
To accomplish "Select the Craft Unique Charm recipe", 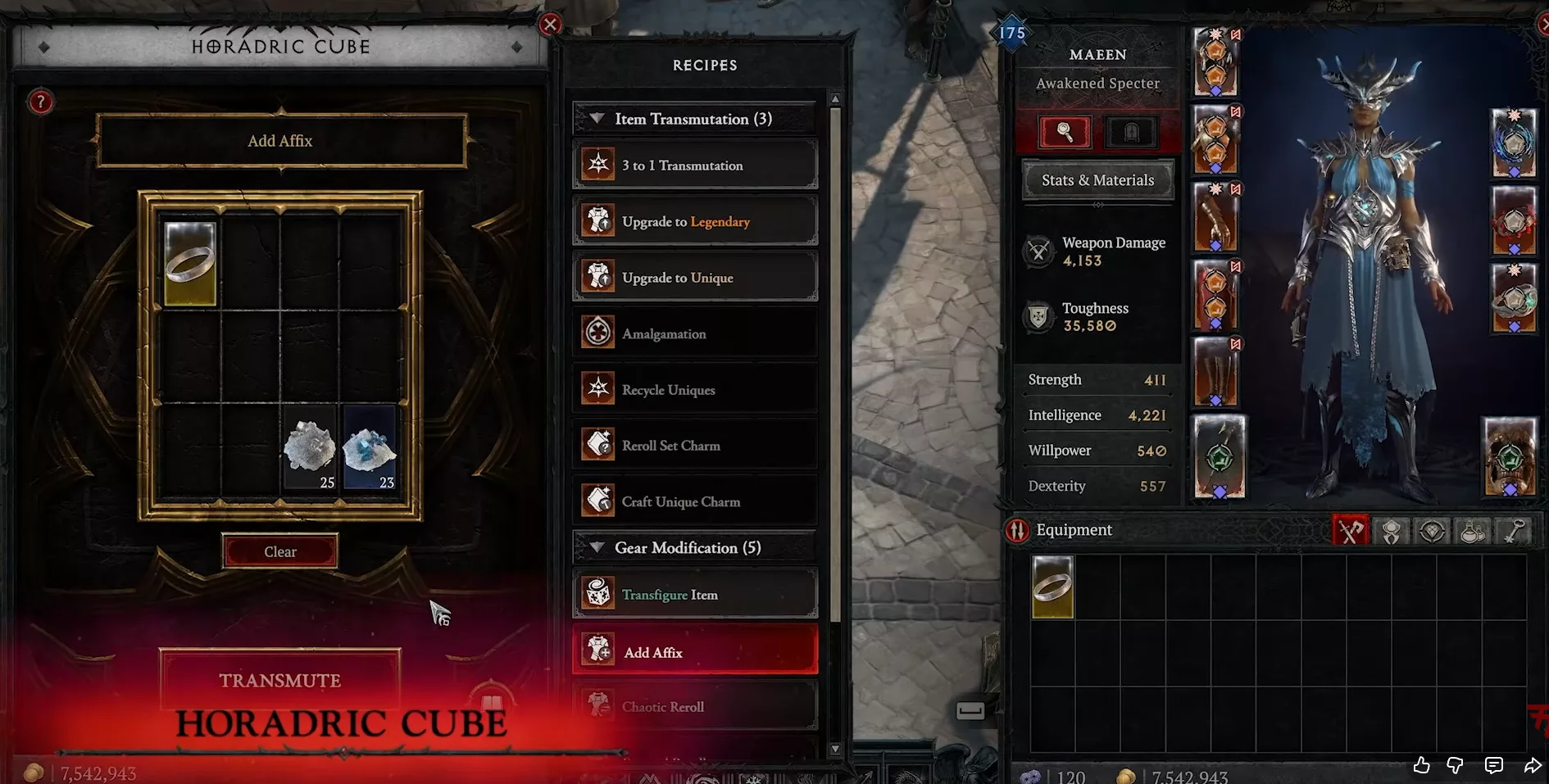I will click(x=695, y=501).
